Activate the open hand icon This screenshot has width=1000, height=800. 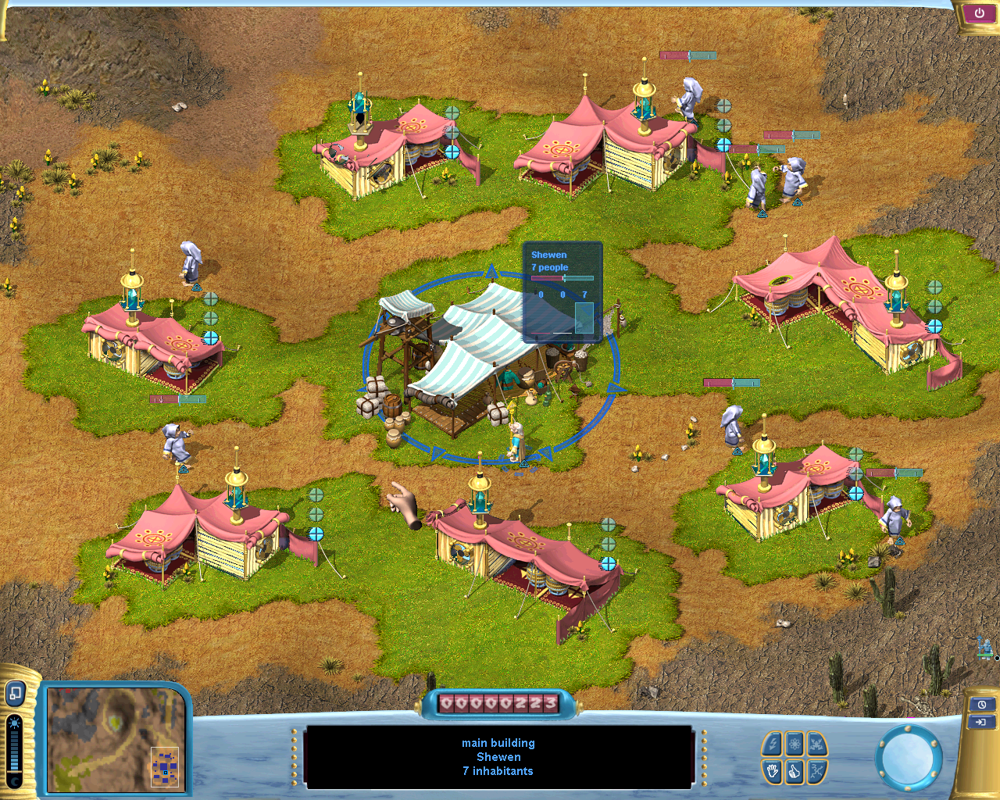pos(772,770)
